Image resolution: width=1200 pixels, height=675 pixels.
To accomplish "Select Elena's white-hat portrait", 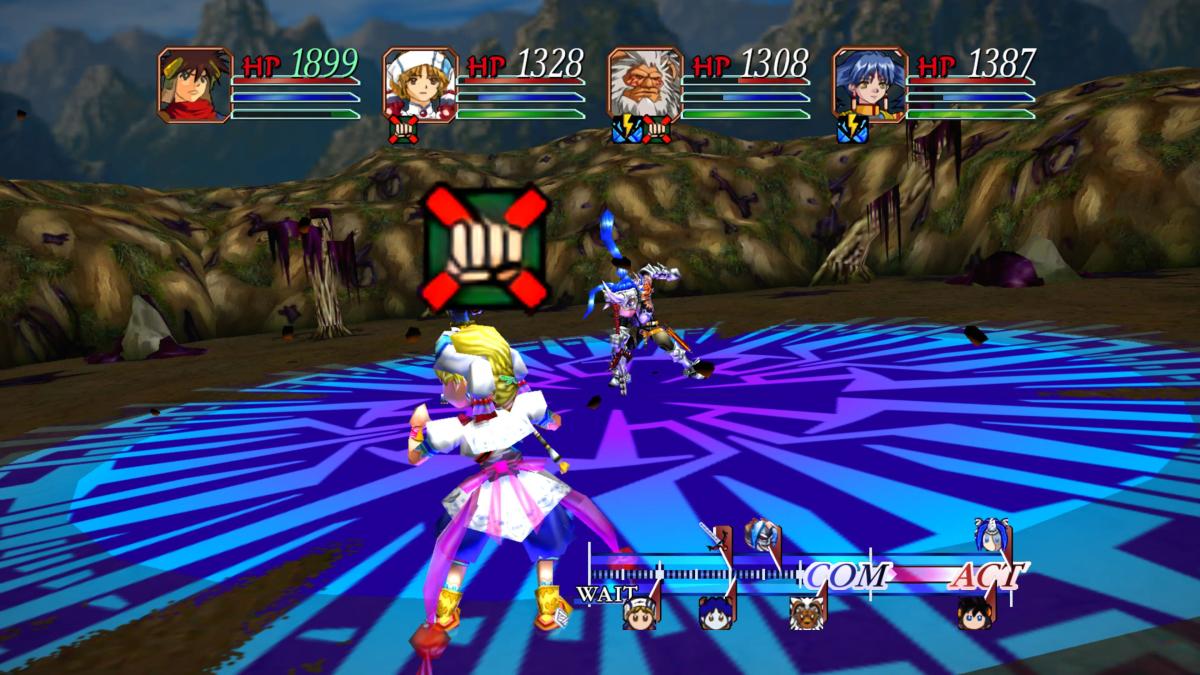I will [x=420, y=85].
